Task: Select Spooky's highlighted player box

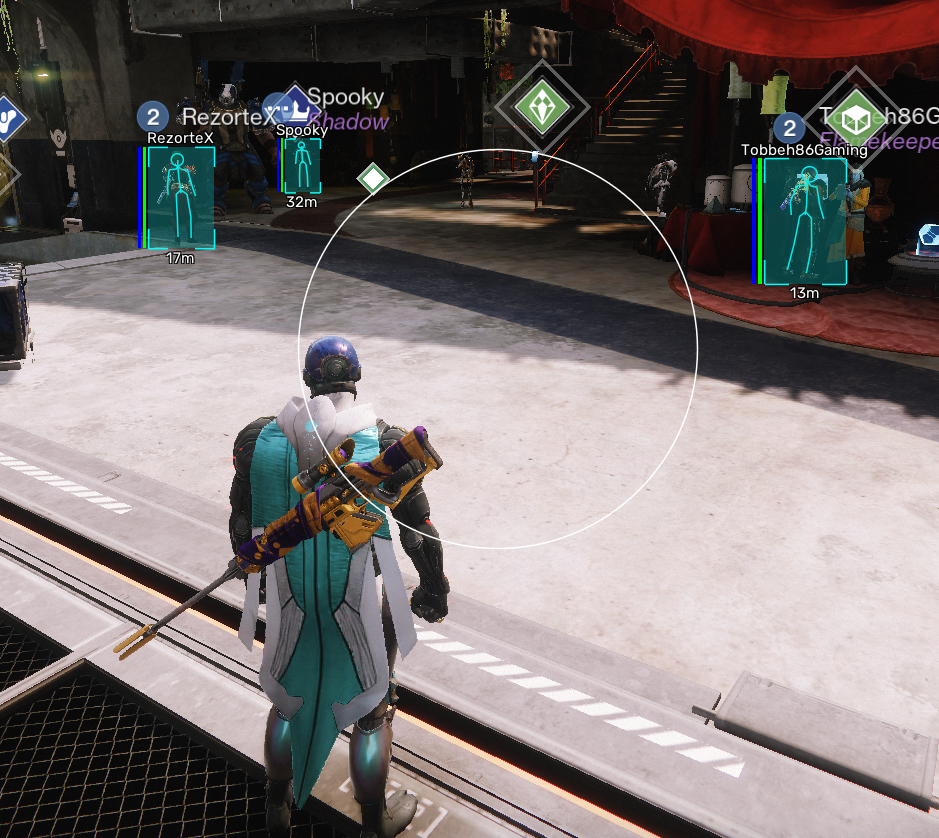Action: 301,166
